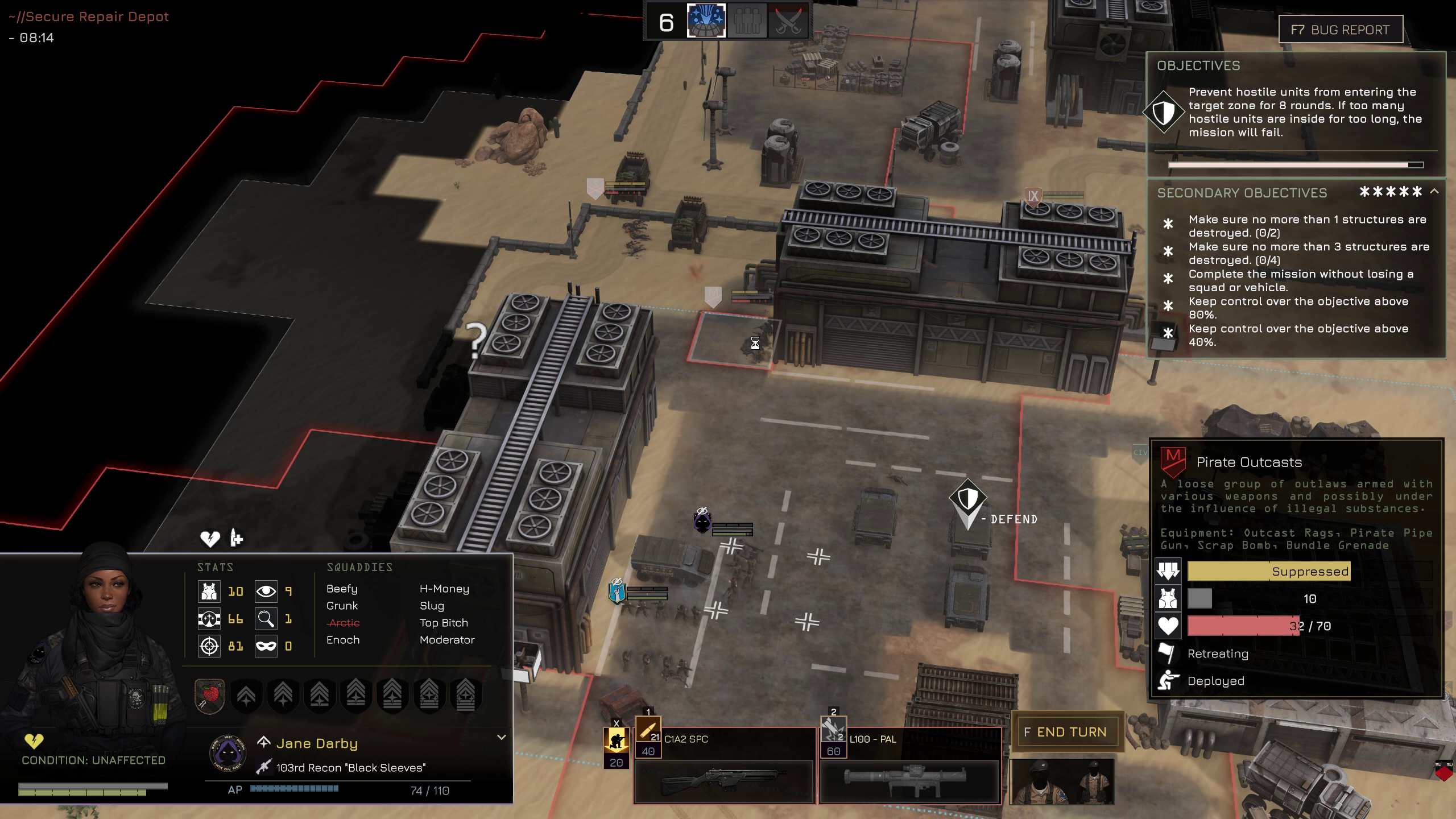End the current turn
Screen dimensions: 1456x819
1067,732
